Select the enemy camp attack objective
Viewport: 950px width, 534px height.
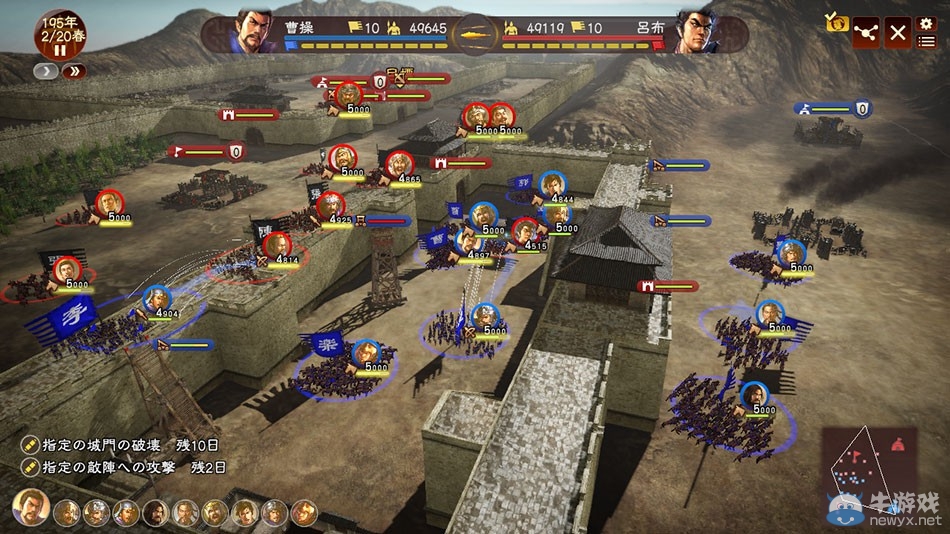[125, 467]
